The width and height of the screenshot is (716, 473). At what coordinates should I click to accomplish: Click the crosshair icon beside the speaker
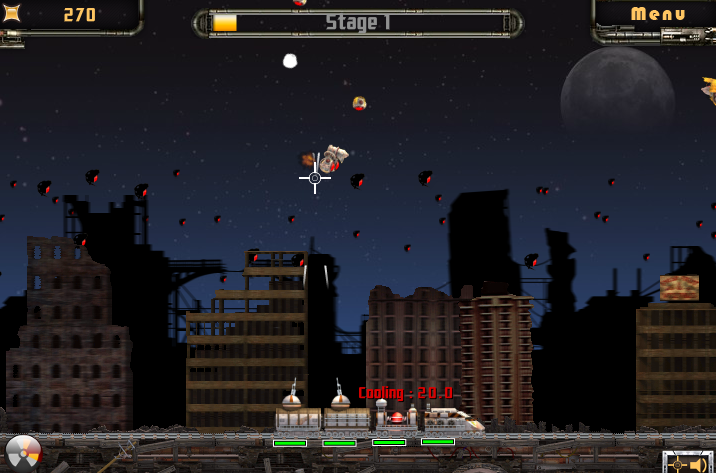[678, 464]
